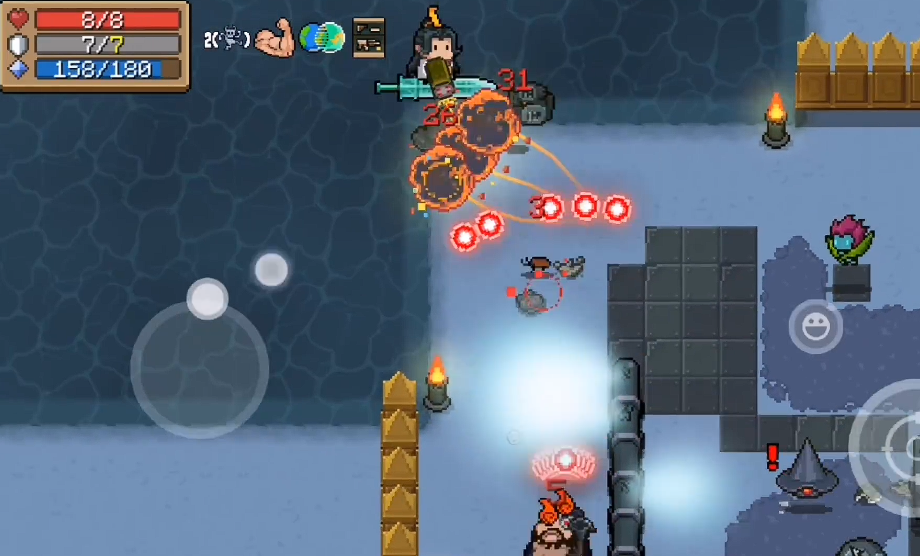Select the weapon rack buff icon
The height and width of the screenshot is (556, 920).
[368, 38]
